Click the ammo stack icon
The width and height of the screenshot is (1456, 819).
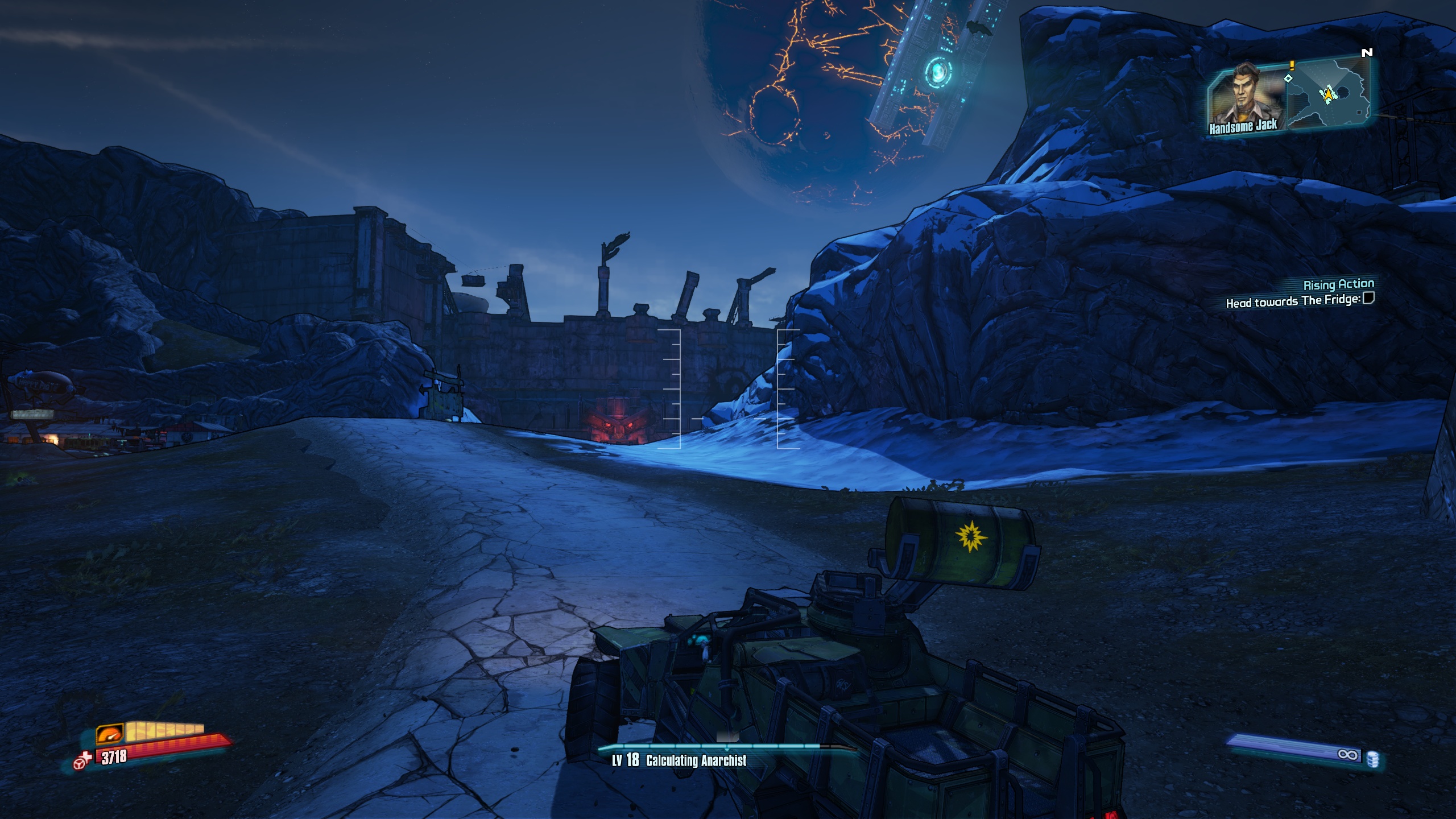[1372, 759]
